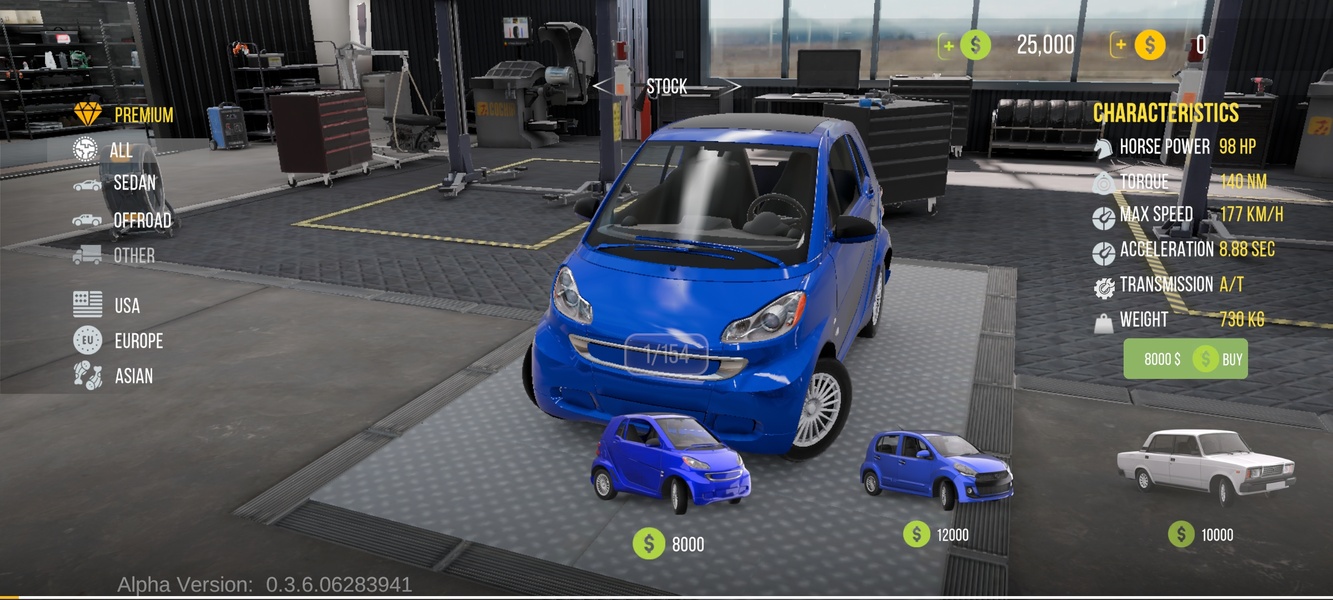The image size is (1333, 600).
Task: Add more gold coin currency
Action: click(x=1122, y=45)
